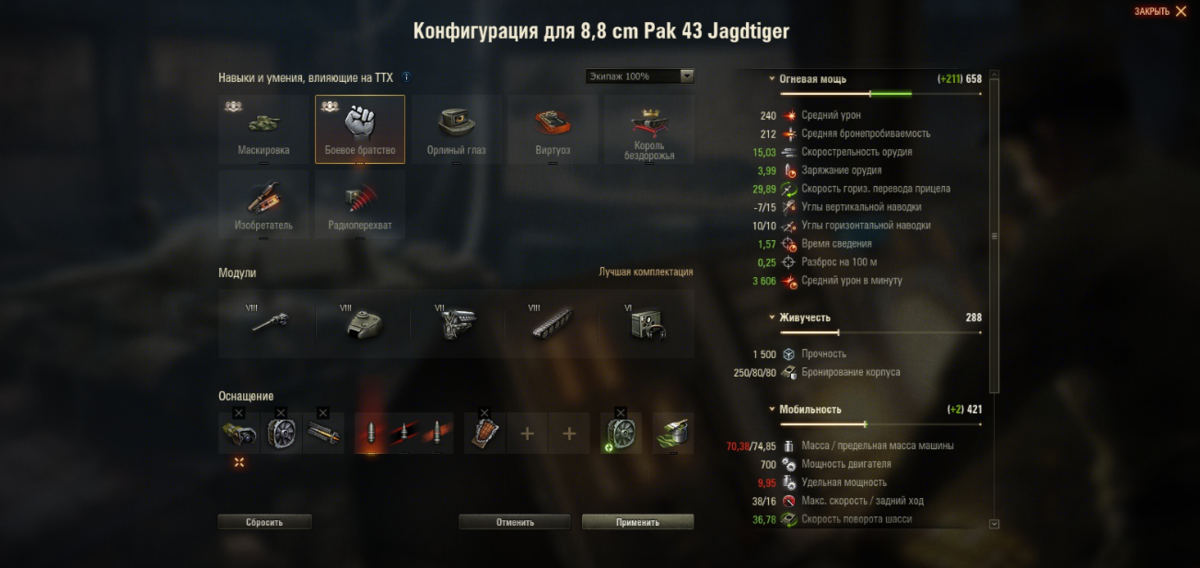Click the Лучшая комплектация link
The height and width of the screenshot is (568, 1200).
pos(645,272)
